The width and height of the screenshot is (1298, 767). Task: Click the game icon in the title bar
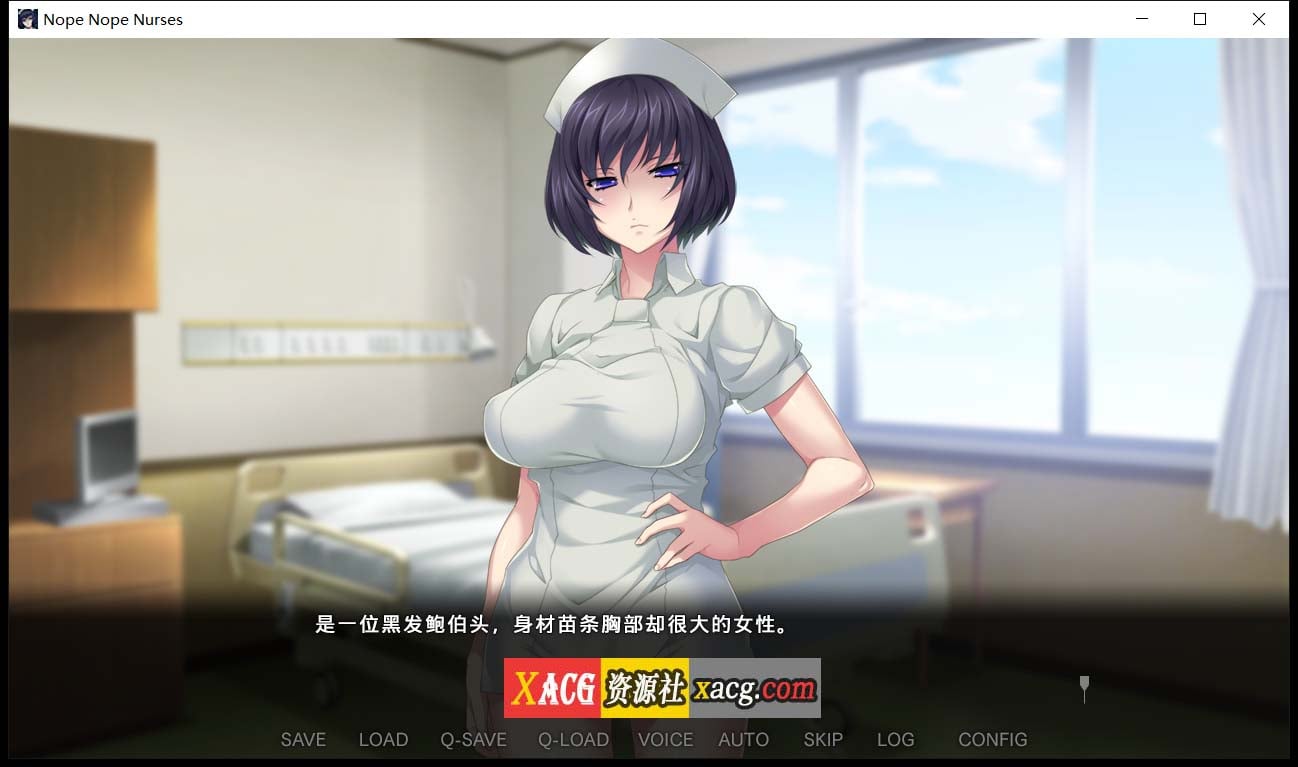pyautogui.click(x=27, y=18)
